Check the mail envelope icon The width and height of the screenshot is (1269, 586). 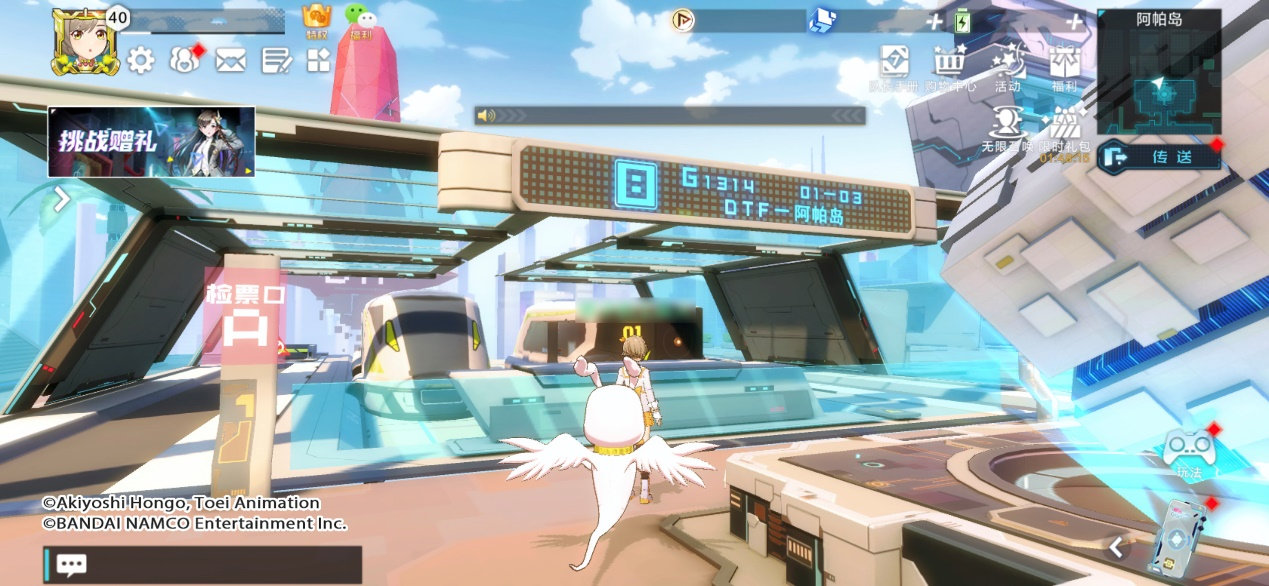coord(230,61)
